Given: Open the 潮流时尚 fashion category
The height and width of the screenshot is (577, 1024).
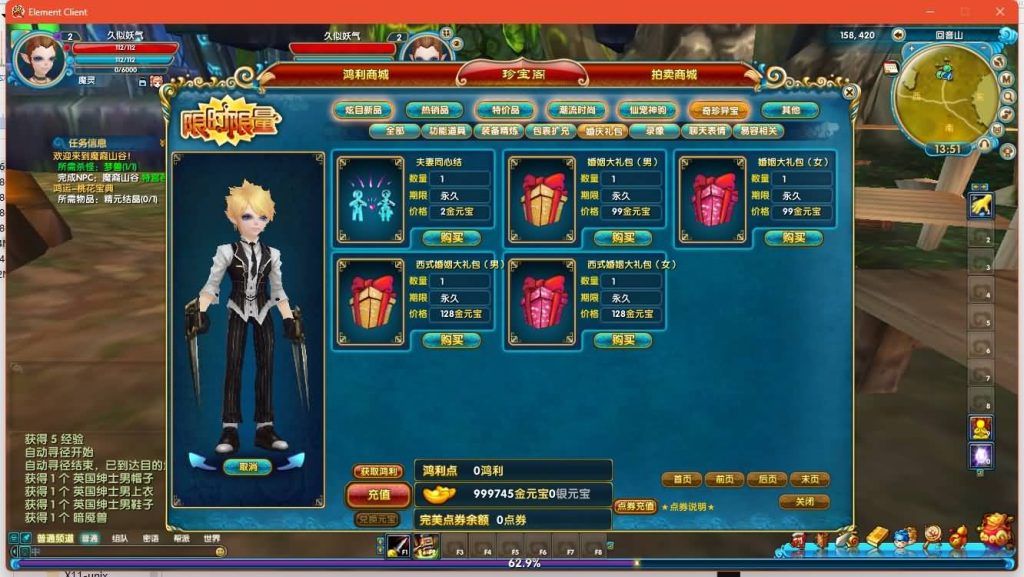Looking at the screenshot, I should 576,110.
